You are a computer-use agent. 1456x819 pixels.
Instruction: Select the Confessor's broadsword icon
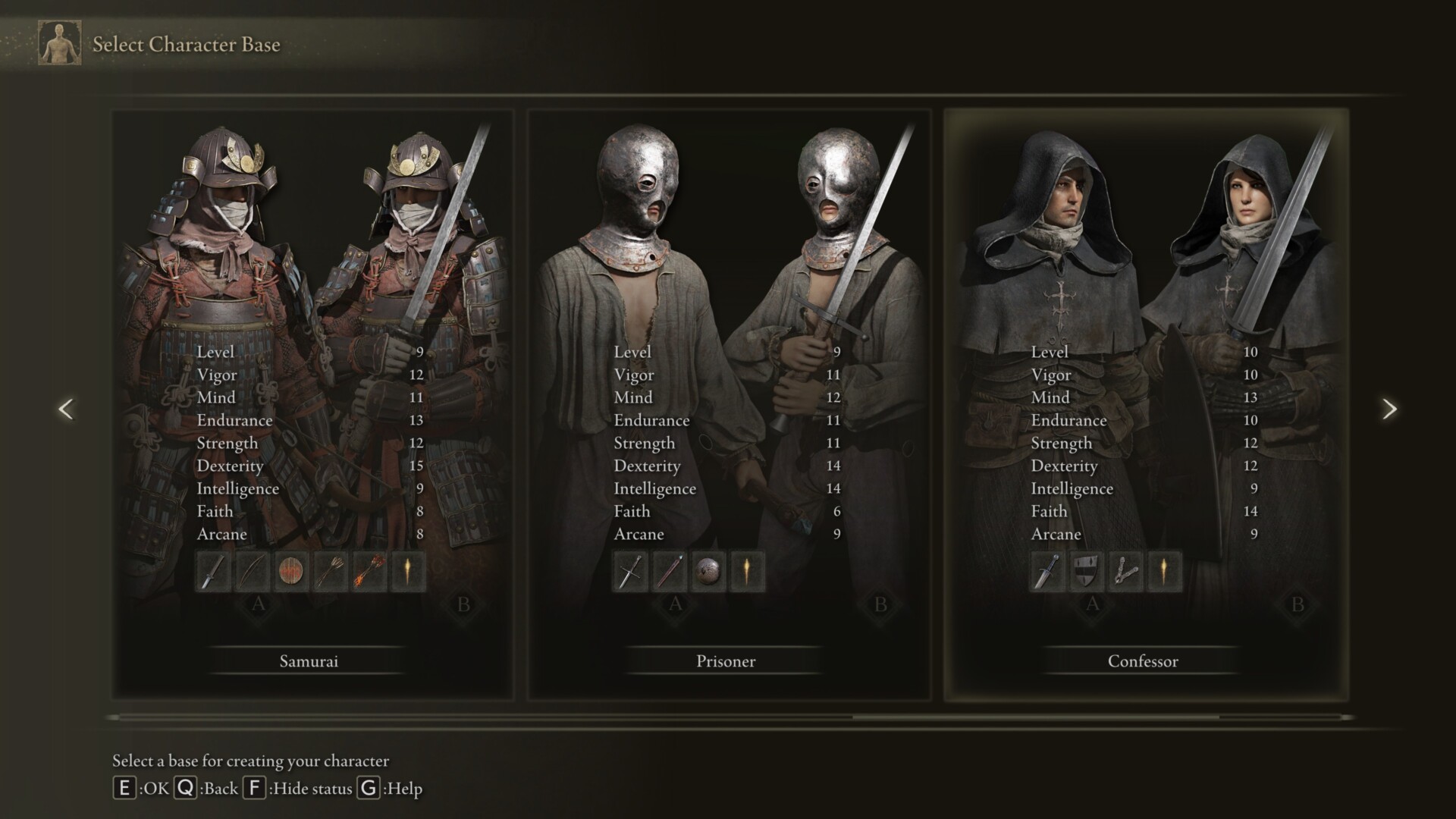click(x=1047, y=572)
